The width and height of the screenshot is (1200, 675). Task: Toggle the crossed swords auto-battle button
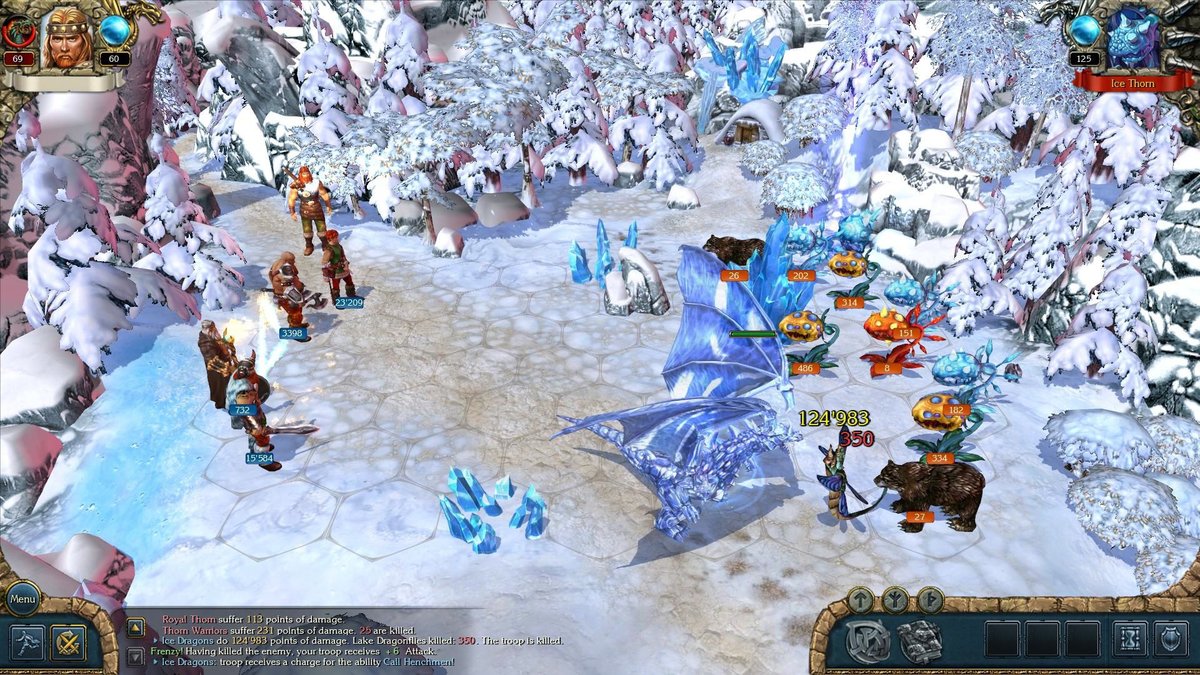coord(69,643)
